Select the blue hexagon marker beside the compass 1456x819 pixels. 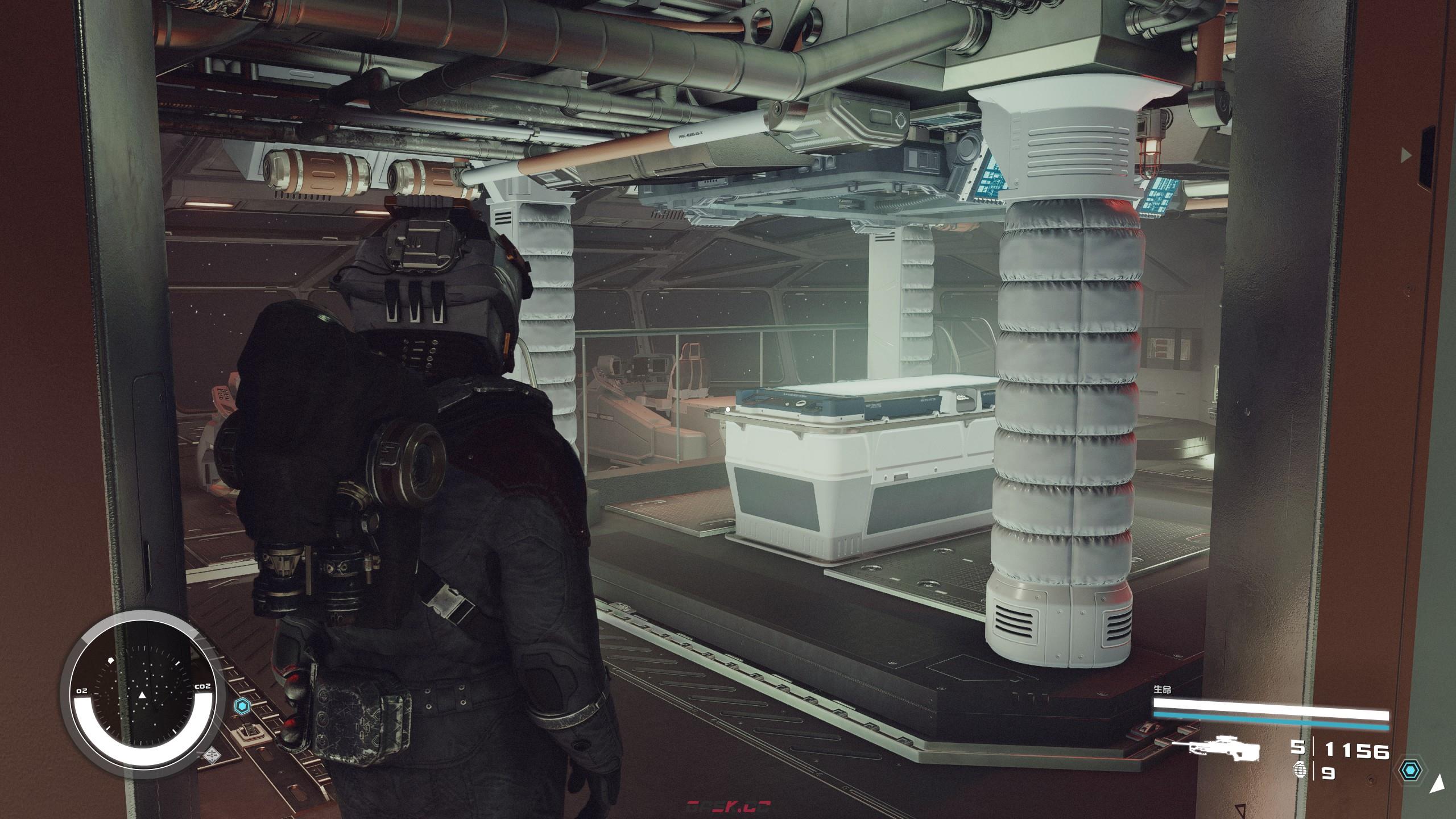(x=242, y=707)
